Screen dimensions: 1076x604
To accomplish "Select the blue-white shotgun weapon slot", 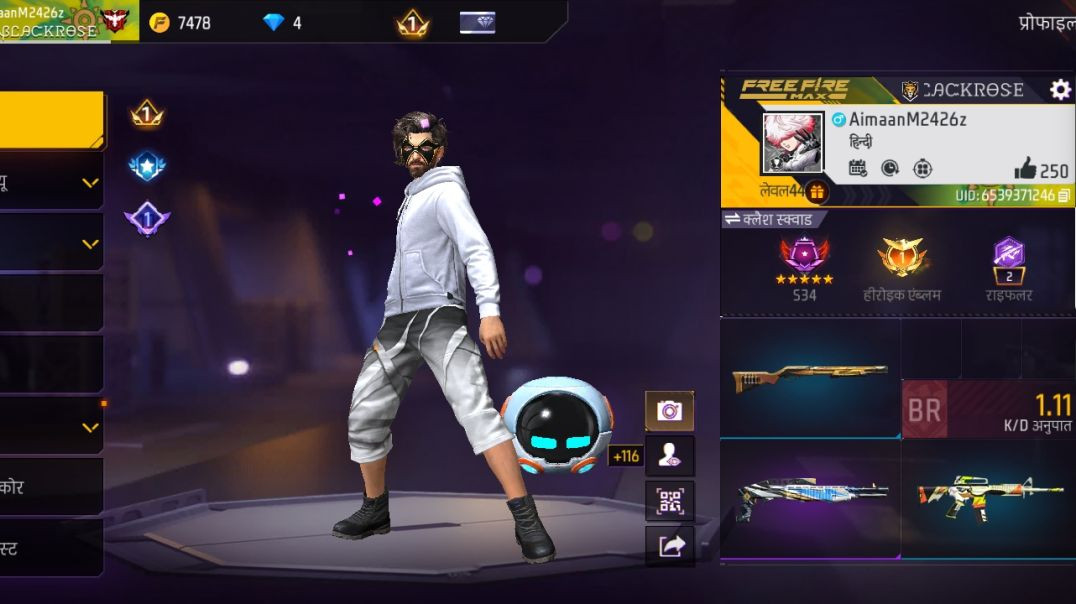I will point(809,495).
